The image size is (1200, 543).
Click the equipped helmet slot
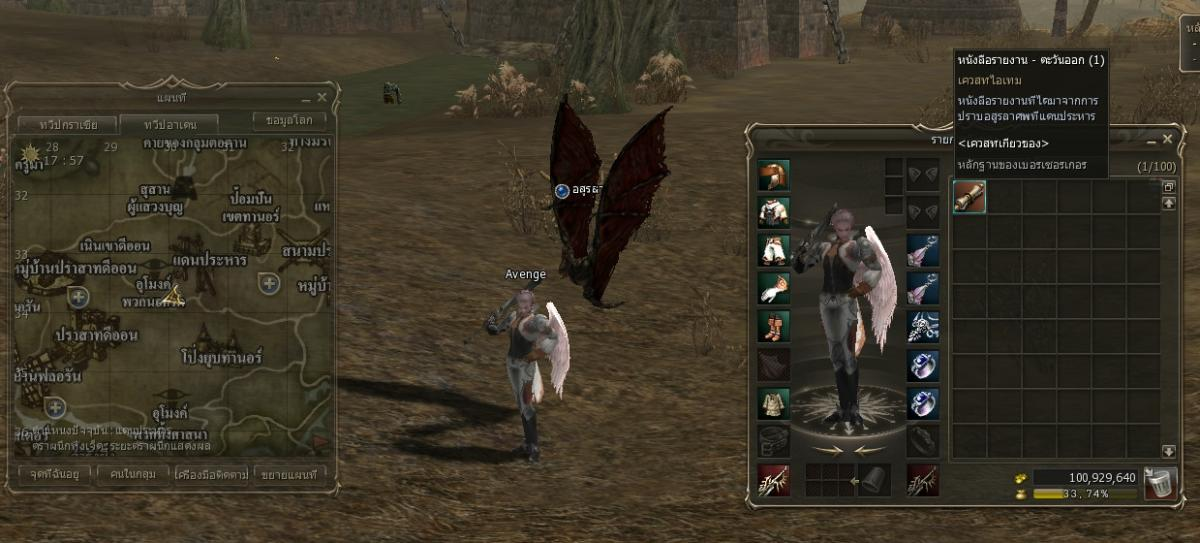773,176
